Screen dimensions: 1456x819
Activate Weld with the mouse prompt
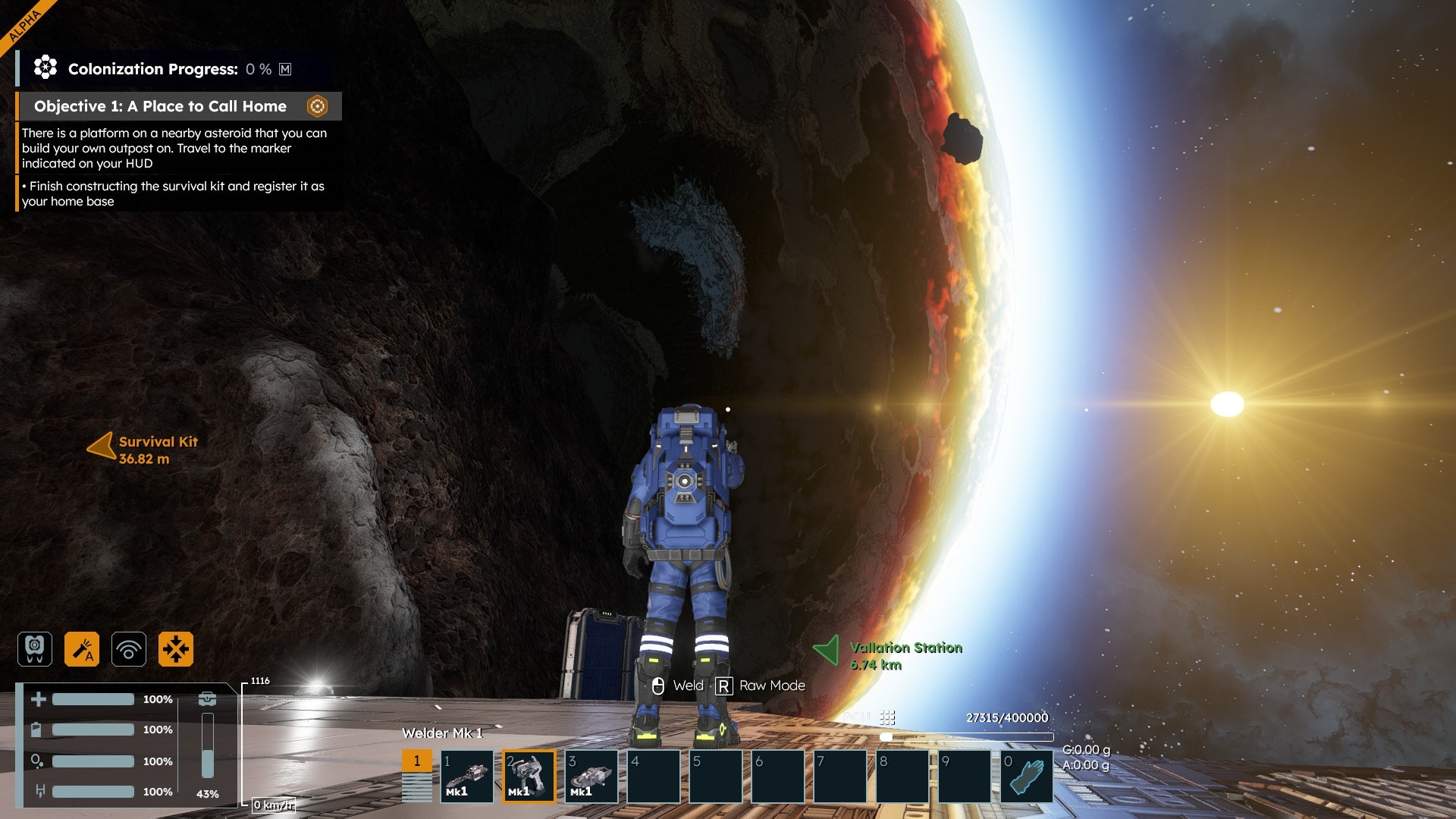point(659,685)
